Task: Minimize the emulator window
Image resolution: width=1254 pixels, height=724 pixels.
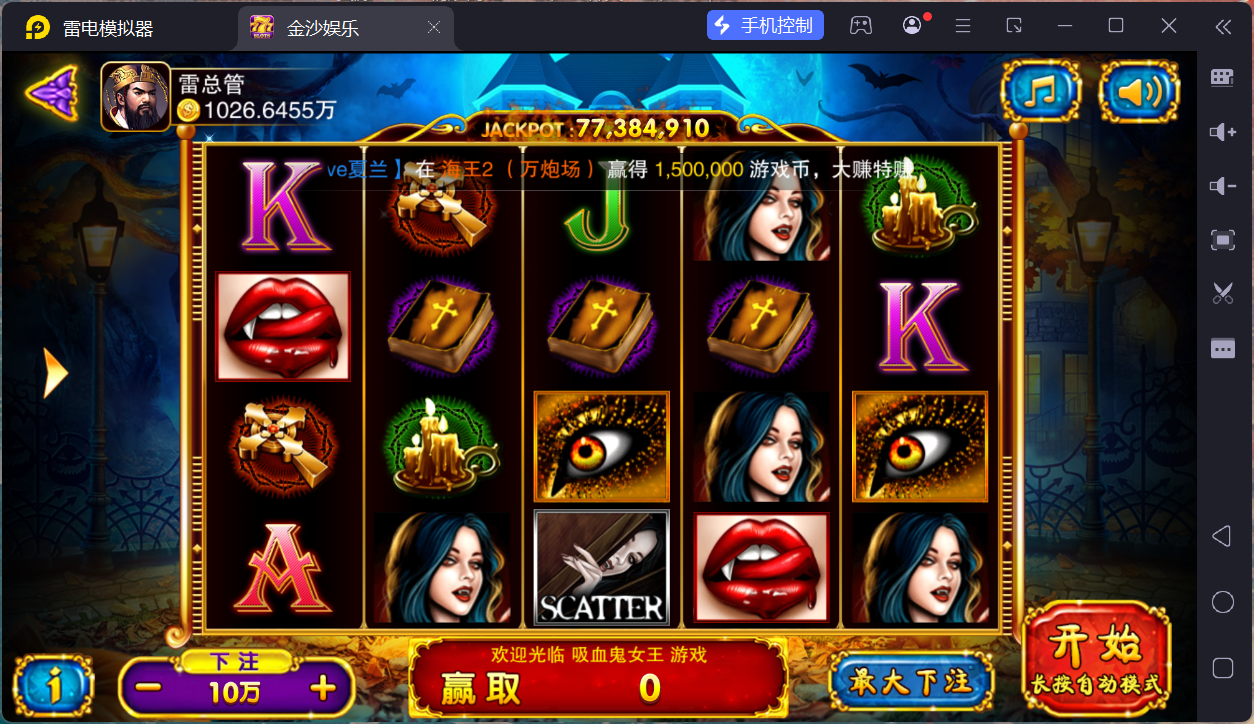Action: [x=1066, y=26]
